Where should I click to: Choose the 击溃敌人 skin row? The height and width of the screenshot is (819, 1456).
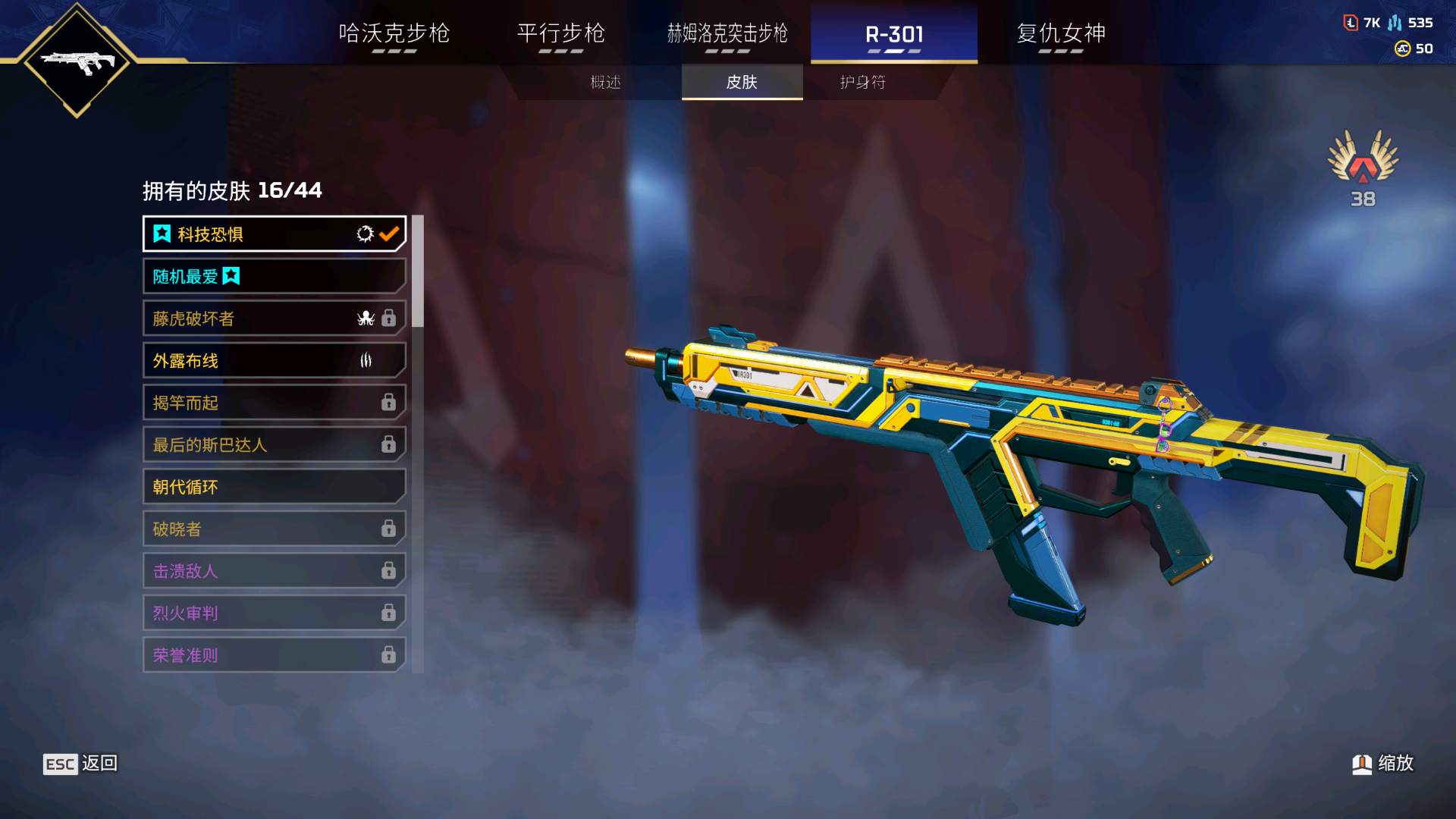pyautogui.click(x=274, y=571)
